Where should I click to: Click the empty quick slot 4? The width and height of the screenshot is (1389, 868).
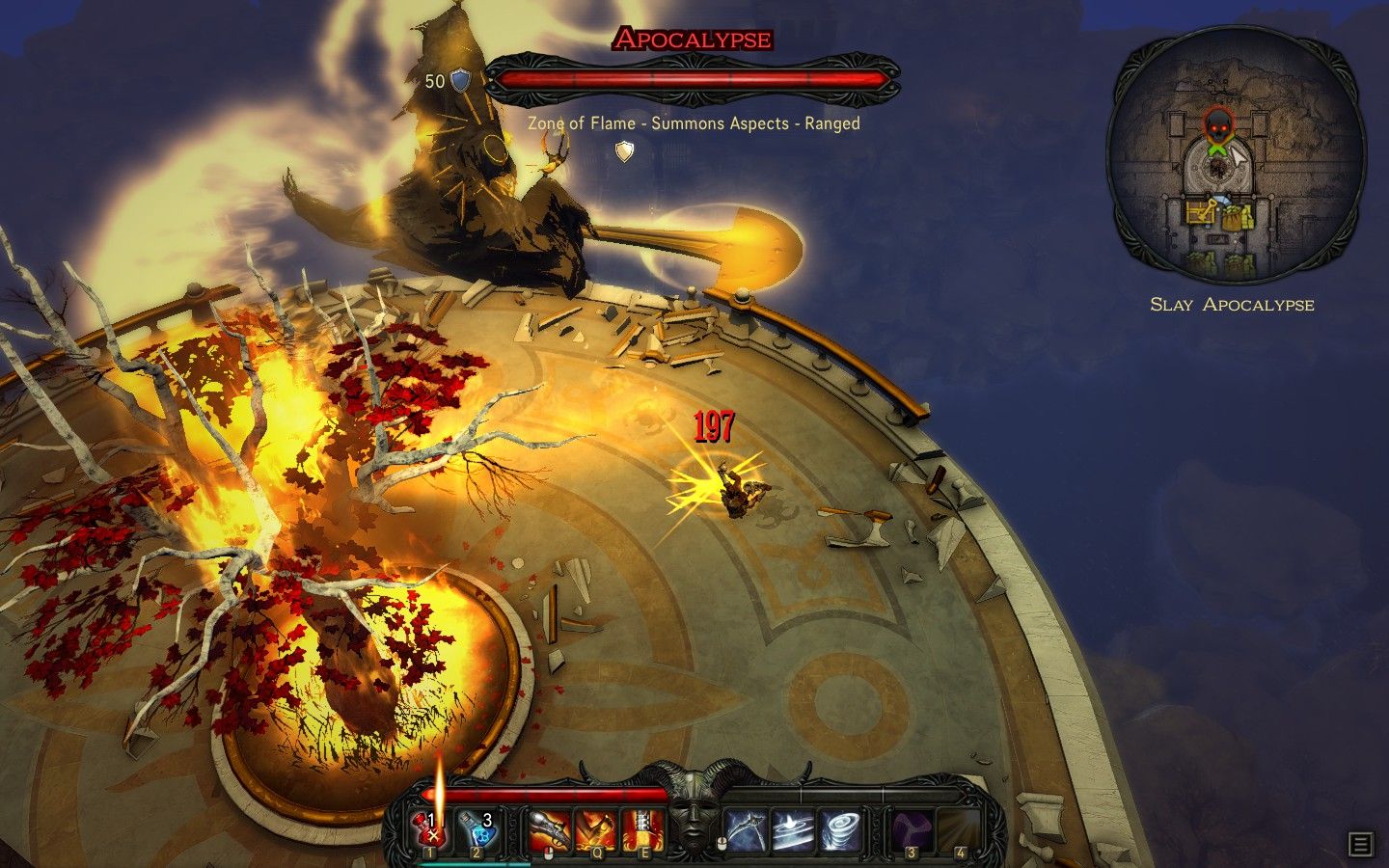click(x=960, y=827)
